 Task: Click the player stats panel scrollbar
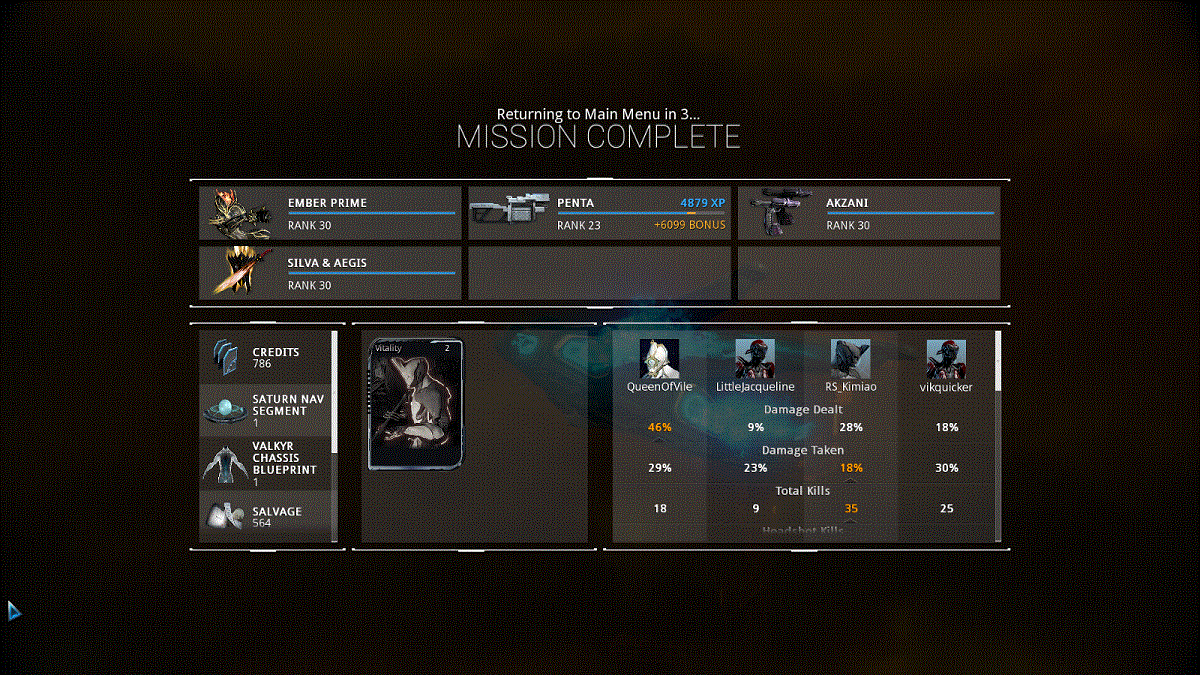click(997, 361)
